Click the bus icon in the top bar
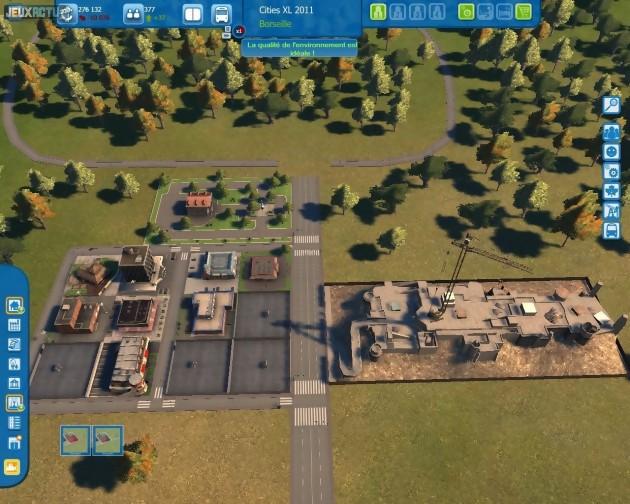 point(222,14)
